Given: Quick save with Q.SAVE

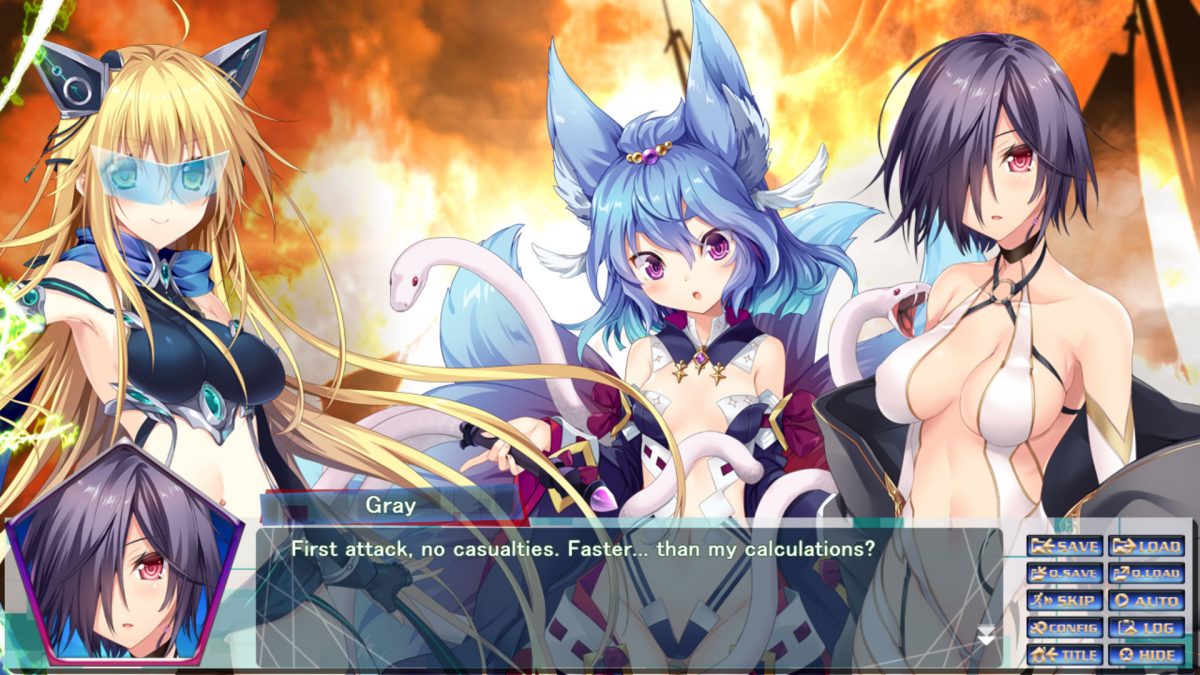Looking at the screenshot, I should (x=1065, y=574).
